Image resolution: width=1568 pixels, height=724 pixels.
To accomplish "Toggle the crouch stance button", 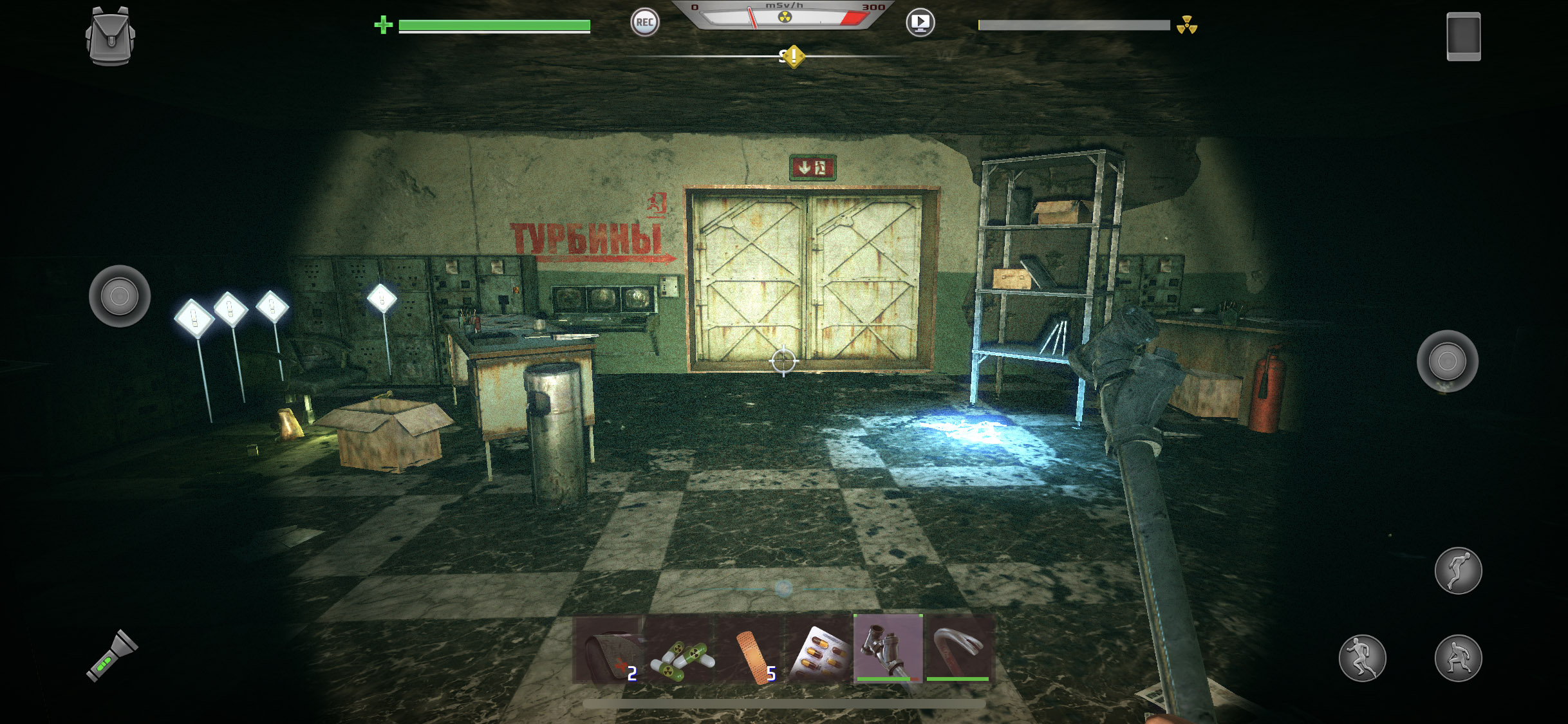I will pyautogui.click(x=1458, y=658).
